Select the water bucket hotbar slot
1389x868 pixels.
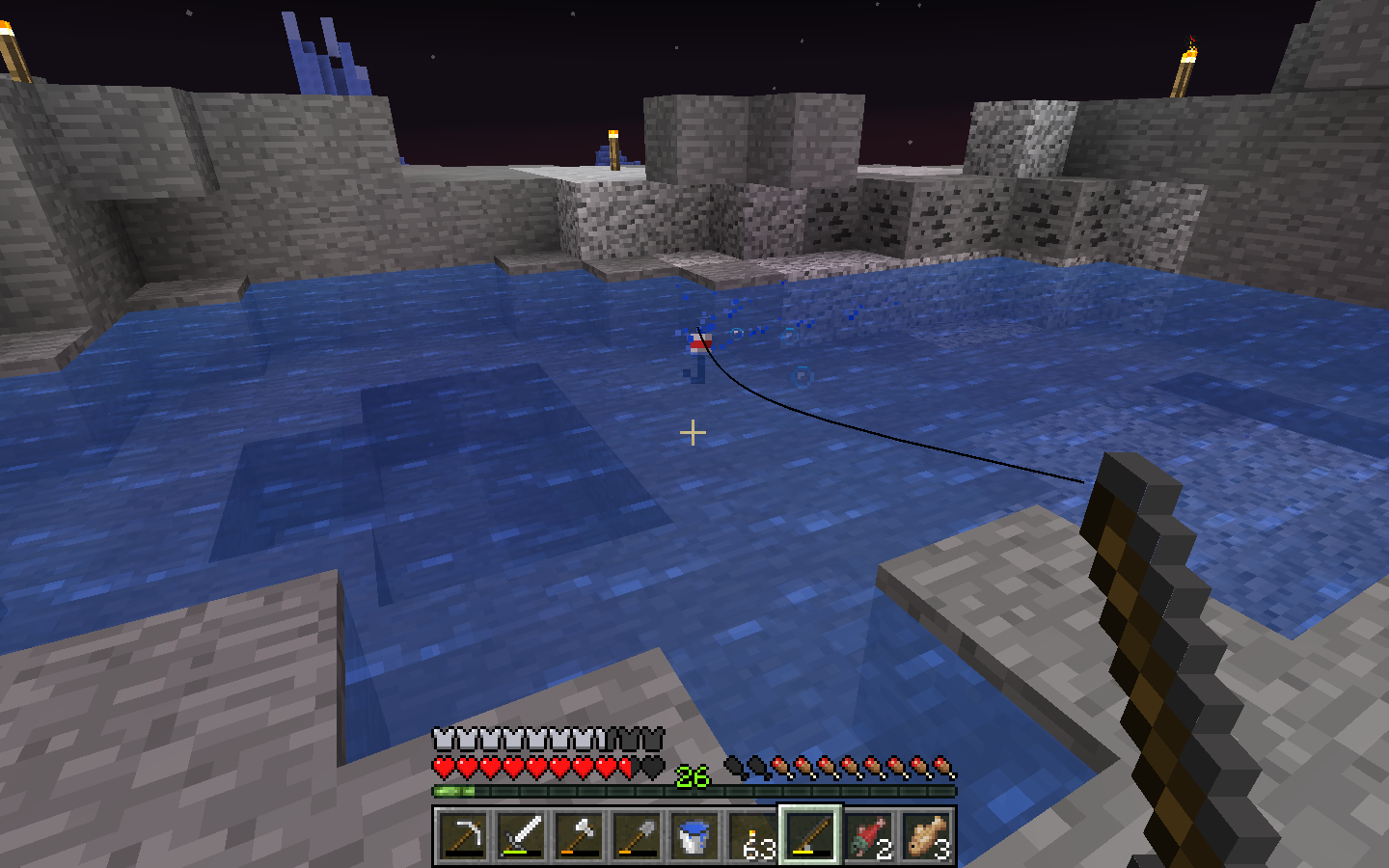pos(694,835)
